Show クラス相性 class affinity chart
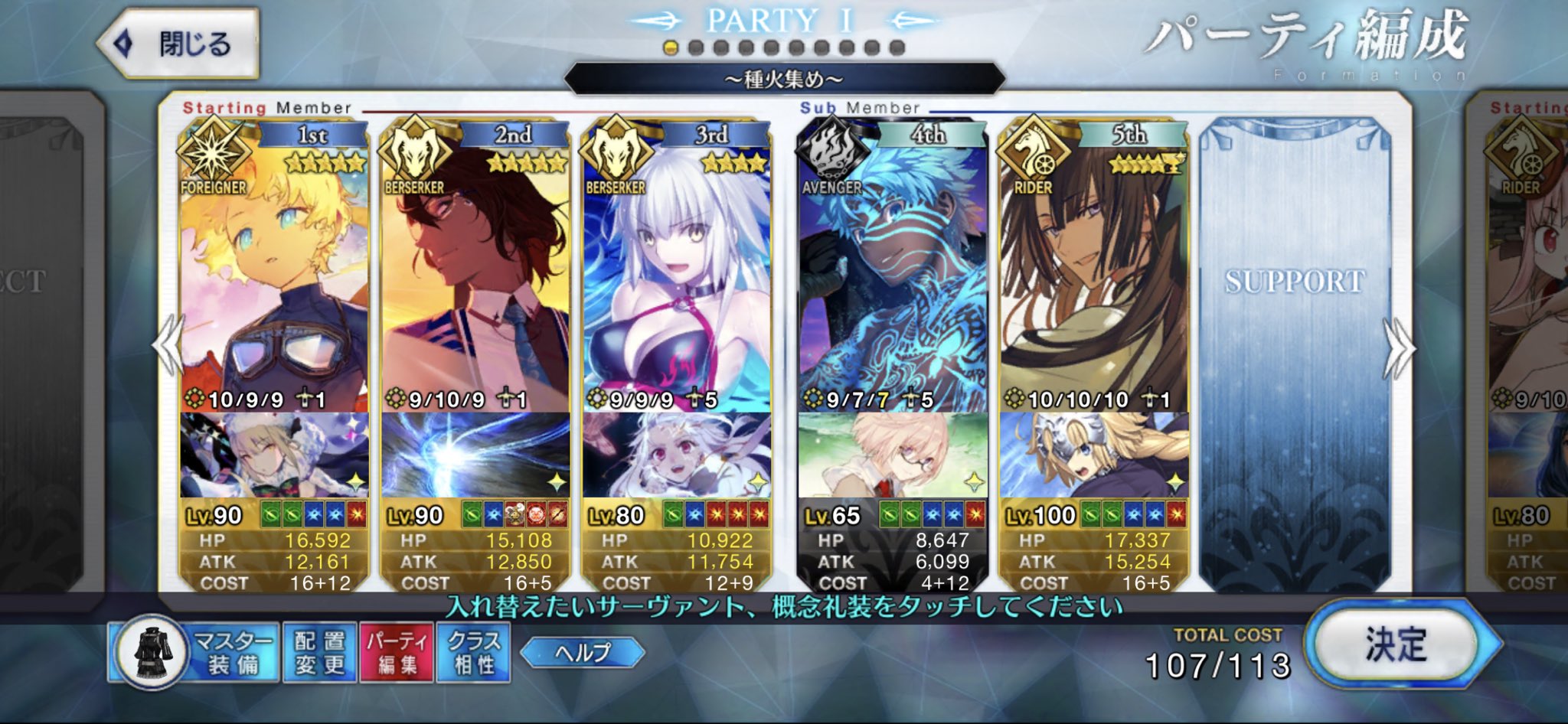The width and height of the screenshot is (1568, 724). 473,653
